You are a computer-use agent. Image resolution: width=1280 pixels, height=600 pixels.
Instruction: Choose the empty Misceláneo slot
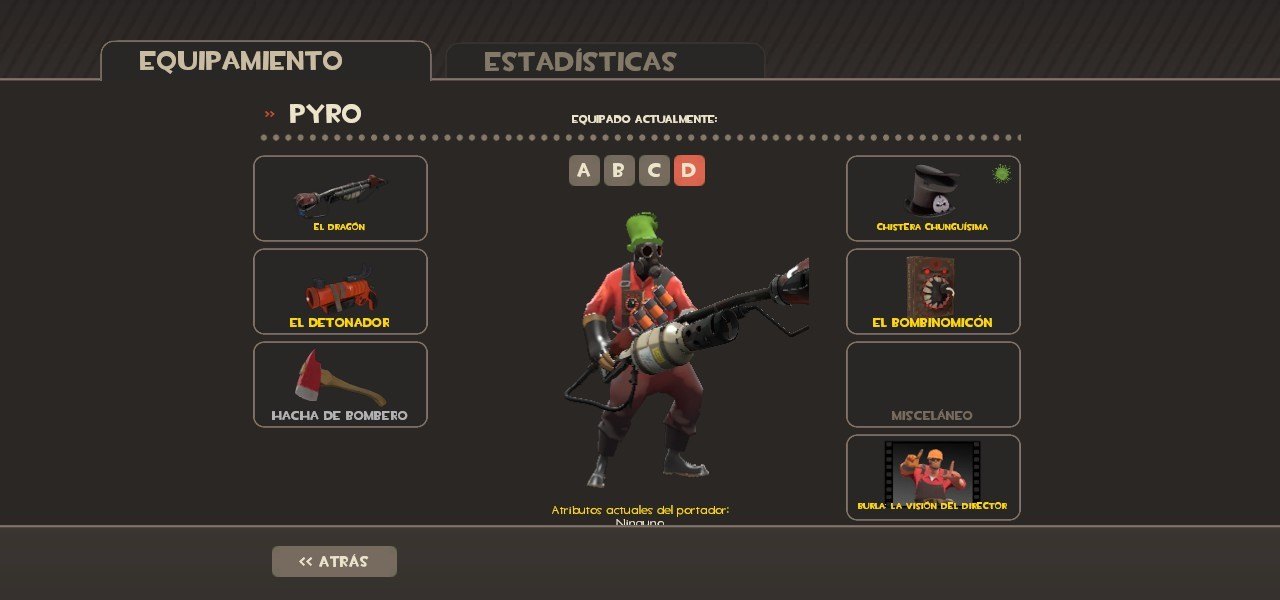[x=933, y=384]
